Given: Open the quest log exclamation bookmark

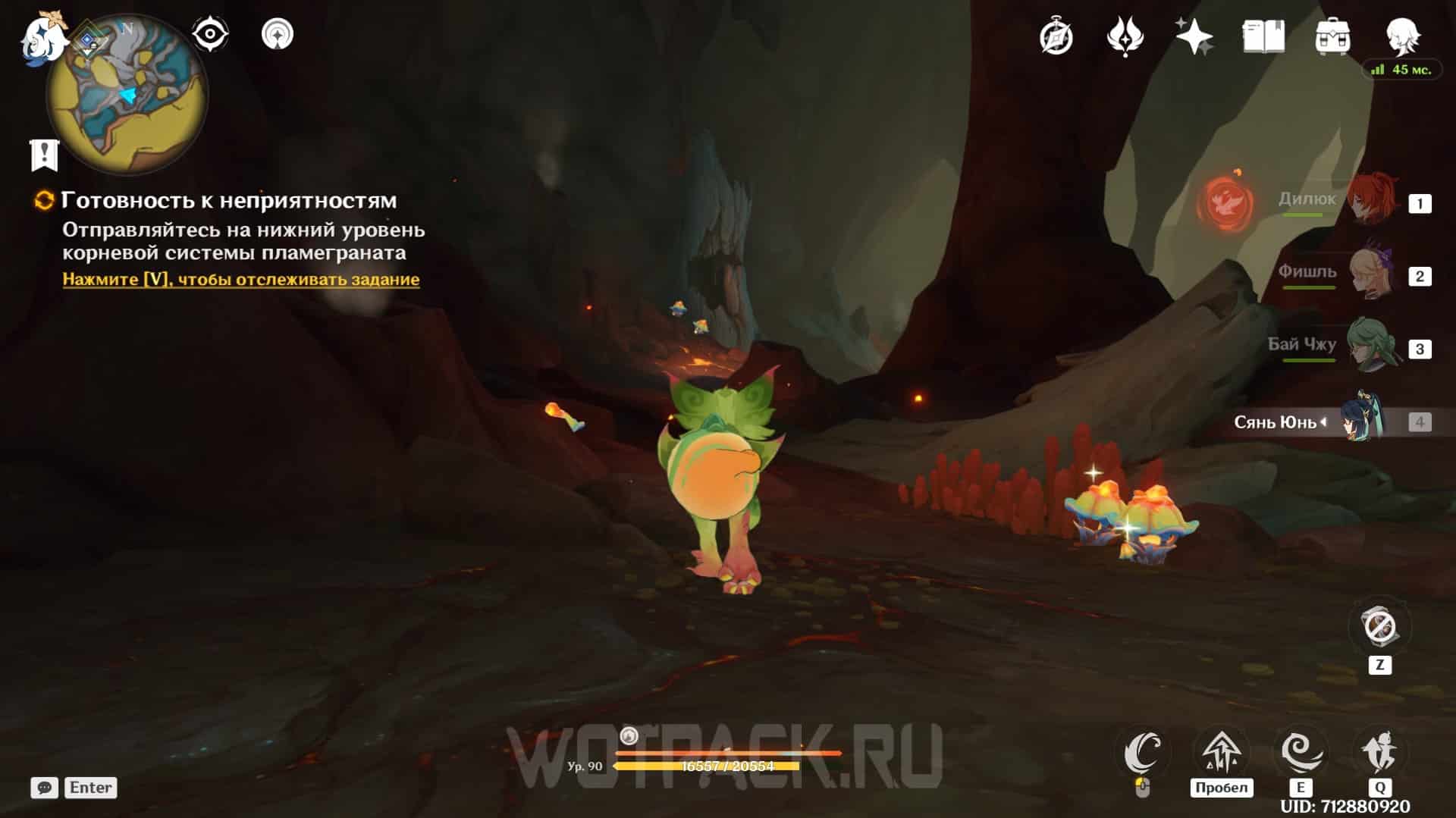Looking at the screenshot, I should pos(44,154).
